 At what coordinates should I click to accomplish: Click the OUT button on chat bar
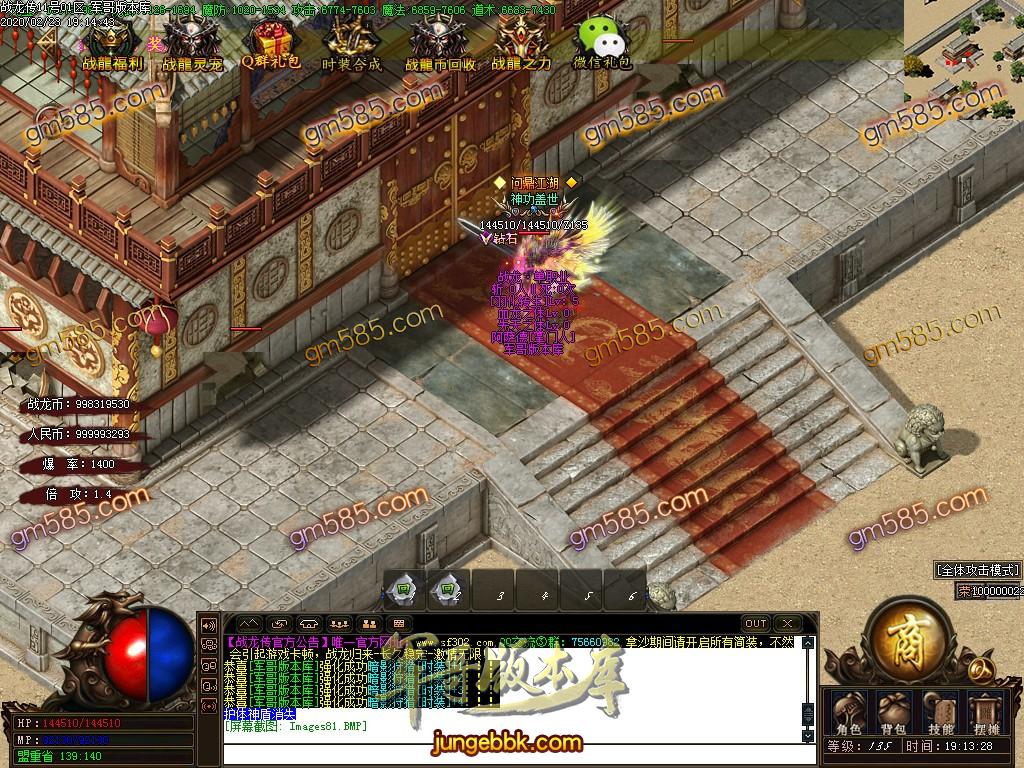click(755, 623)
